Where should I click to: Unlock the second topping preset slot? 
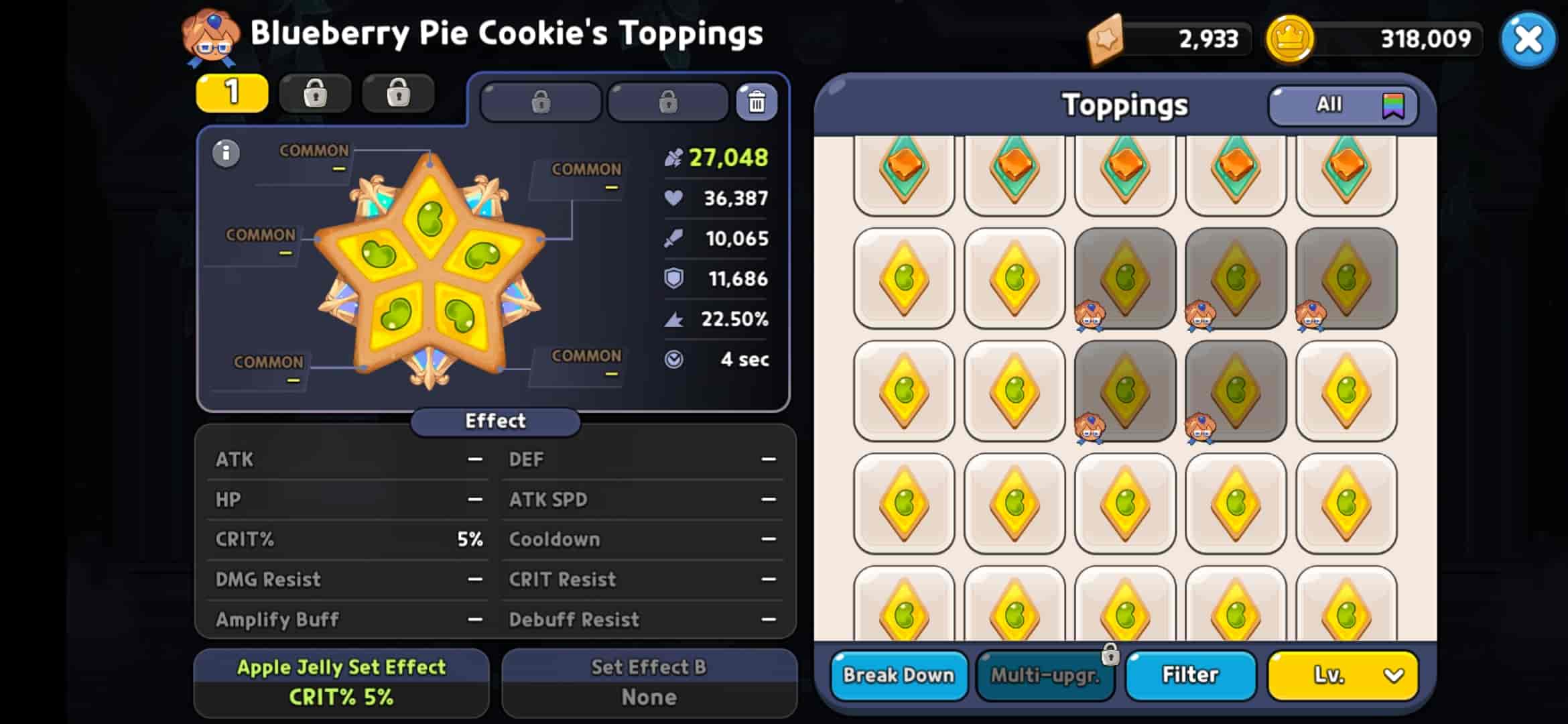[x=316, y=93]
